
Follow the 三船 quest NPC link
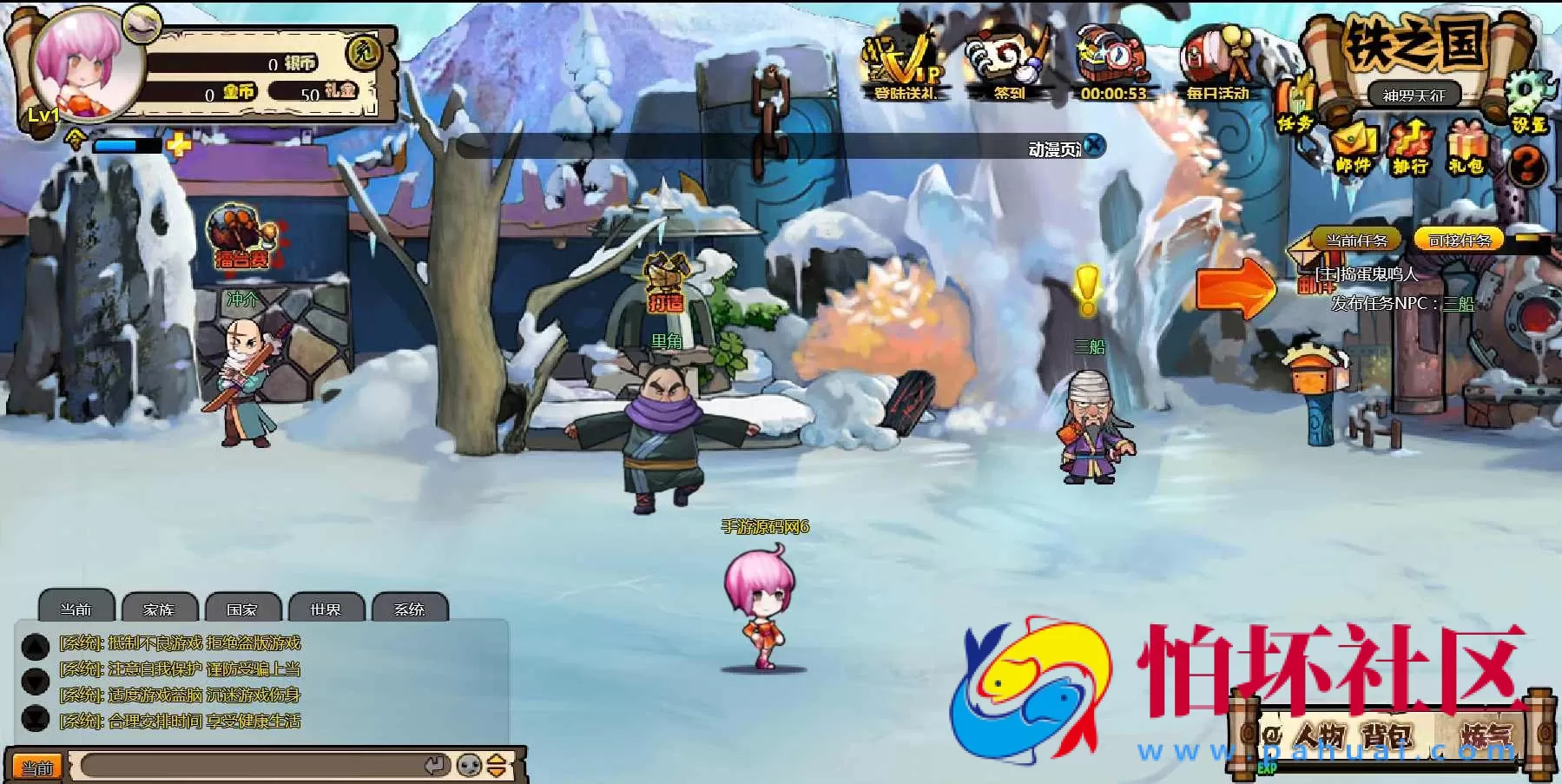(x=1459, y=303)
